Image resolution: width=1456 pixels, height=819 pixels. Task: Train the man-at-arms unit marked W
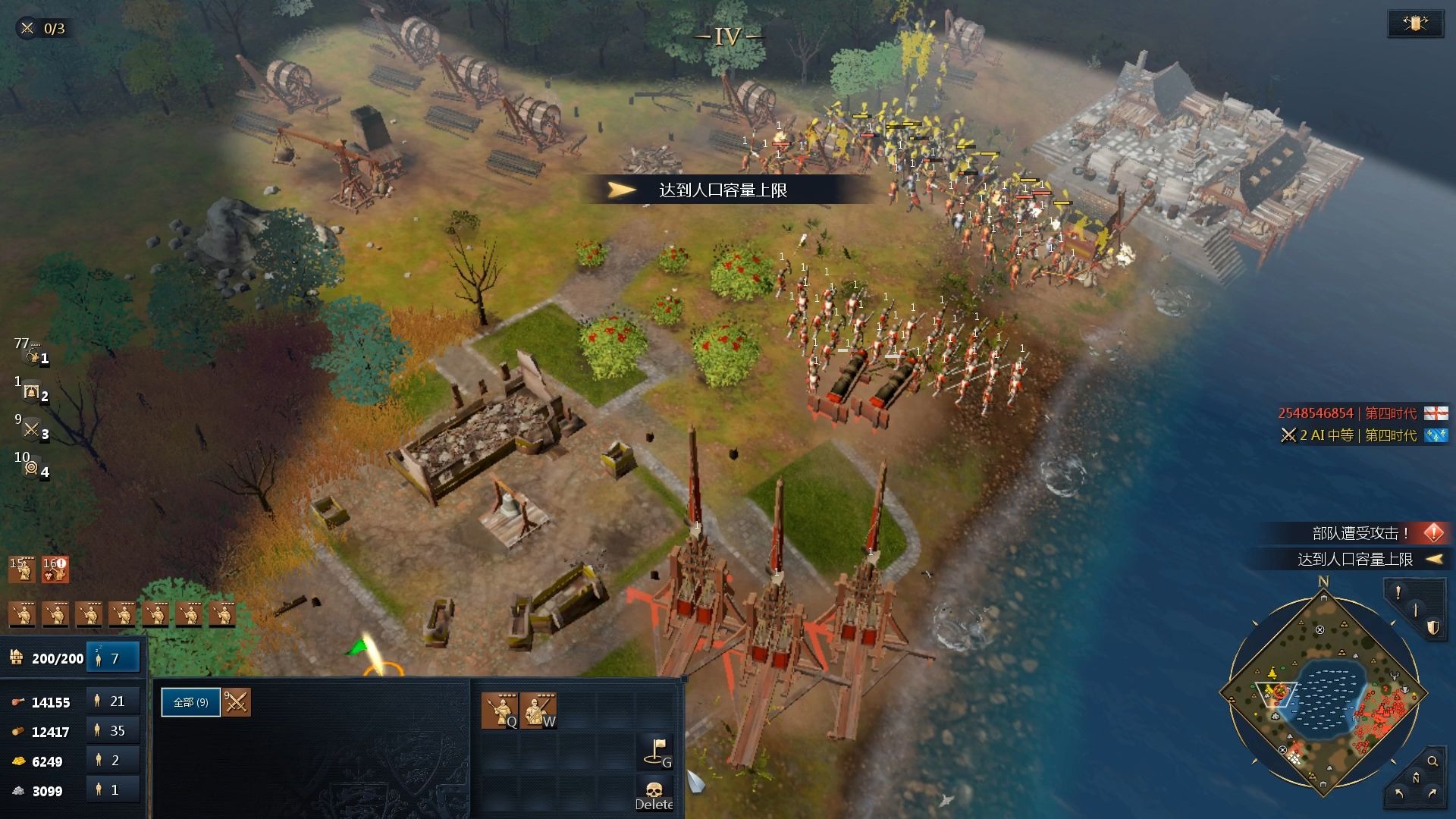pyautogui.click(x=538, y=711)
